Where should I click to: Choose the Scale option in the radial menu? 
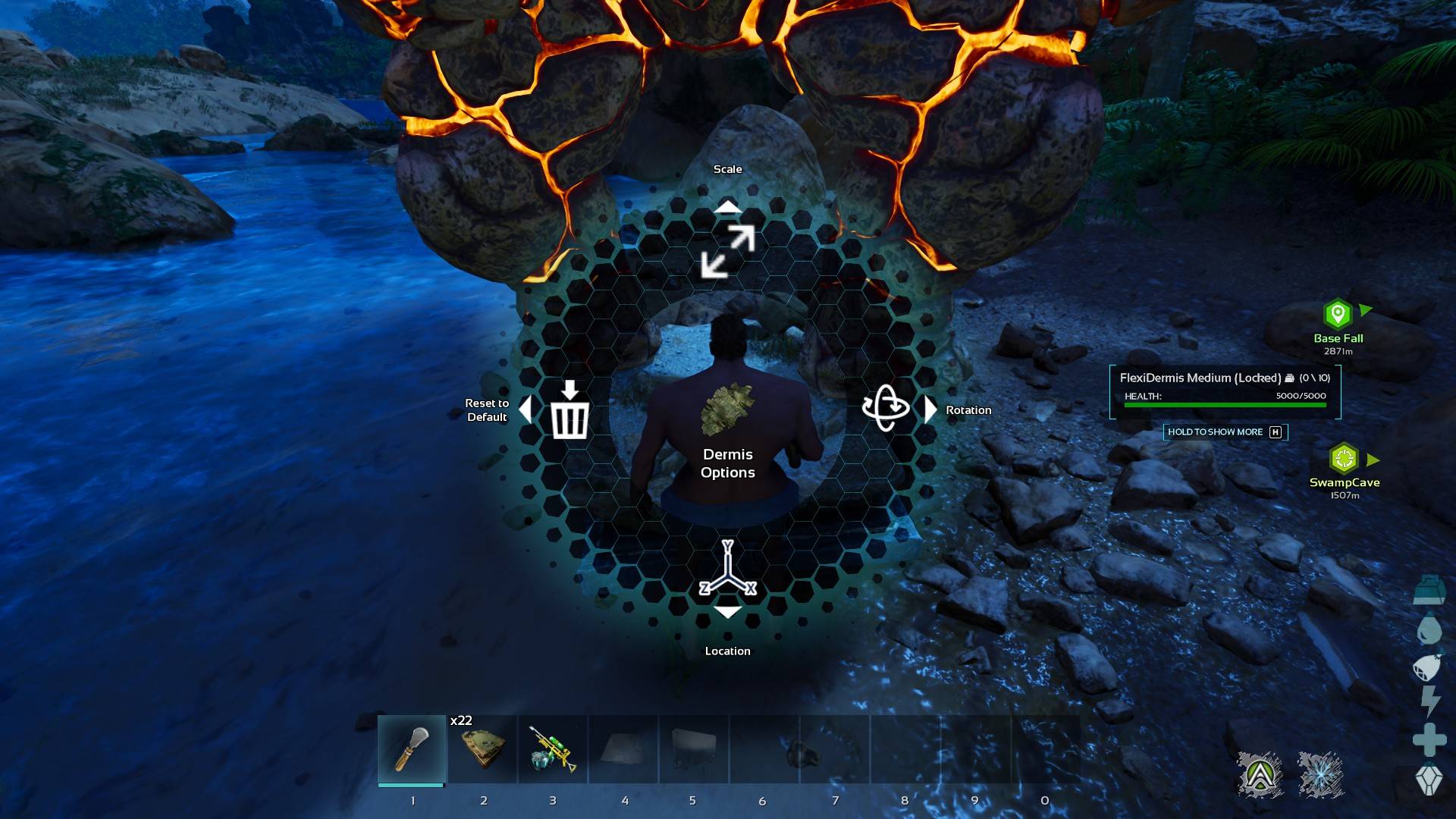coord(728,250)
